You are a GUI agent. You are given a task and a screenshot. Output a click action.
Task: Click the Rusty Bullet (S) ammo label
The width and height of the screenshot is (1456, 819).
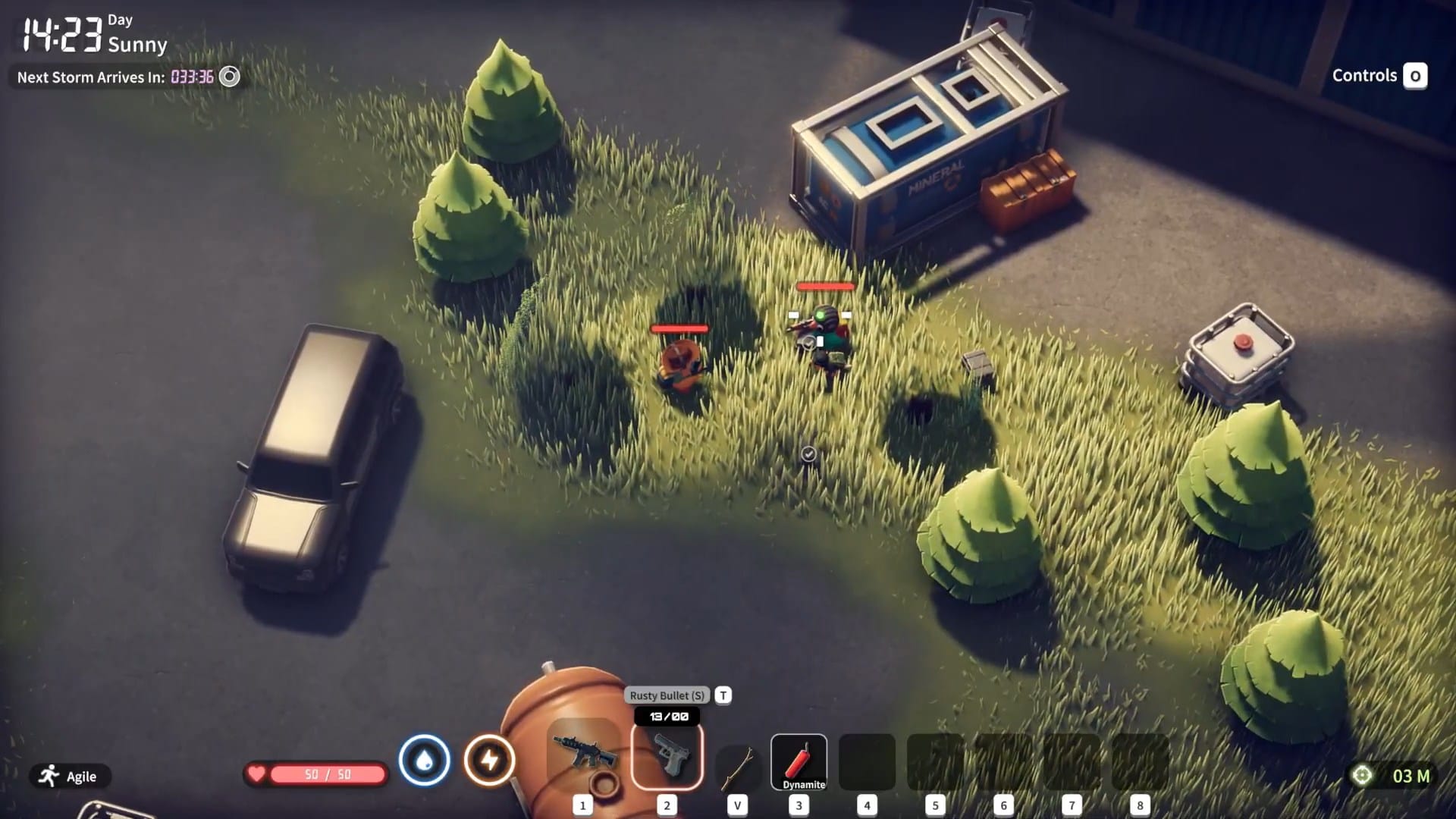point(665,695)
